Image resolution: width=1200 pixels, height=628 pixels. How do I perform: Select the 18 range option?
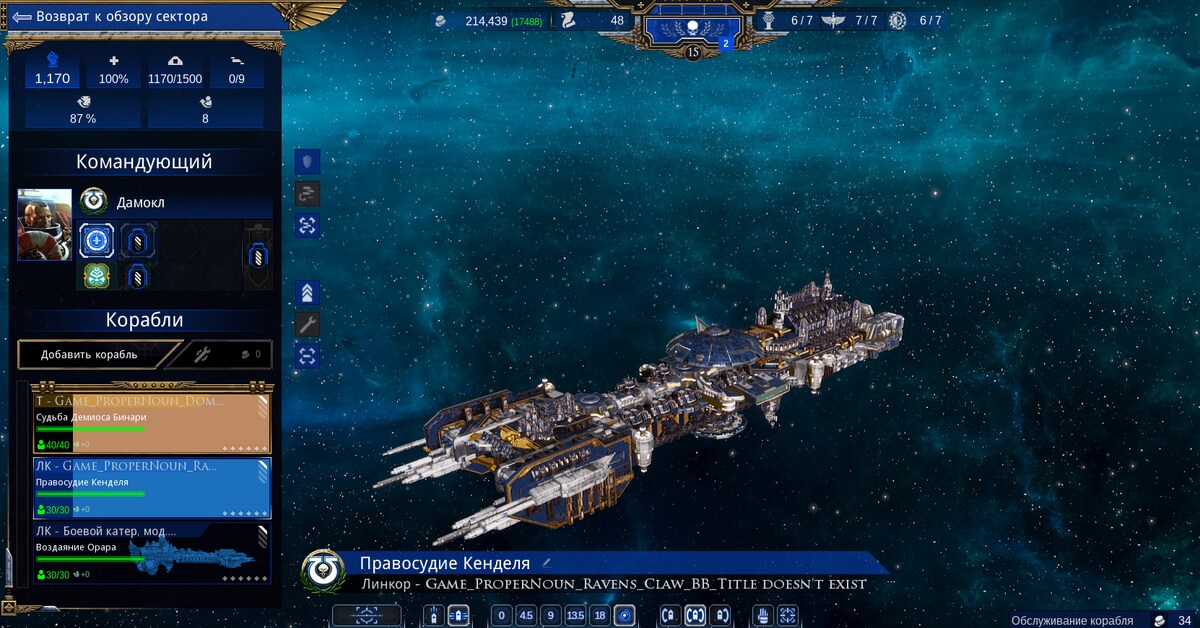(x=599, y=615)
